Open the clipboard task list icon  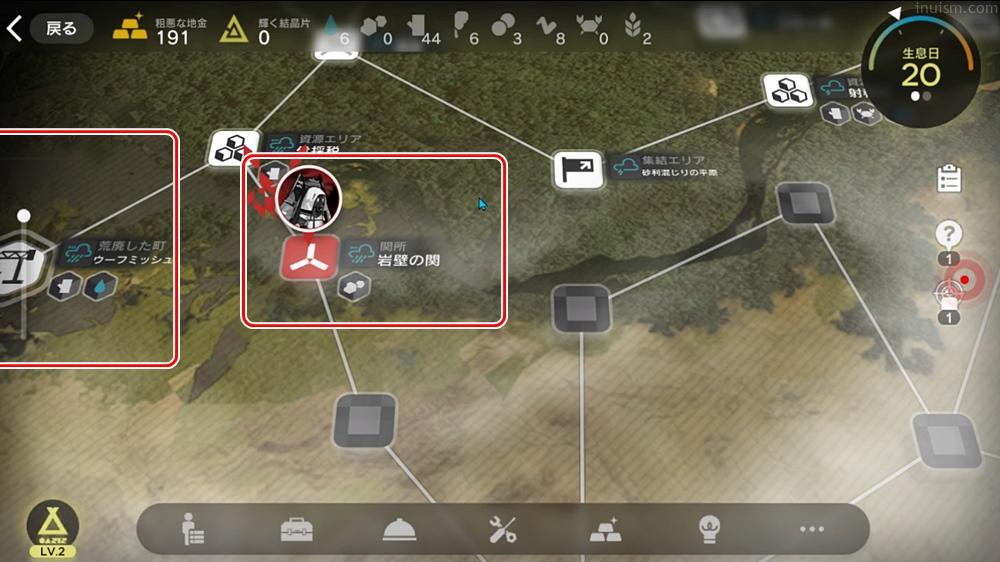pyautogui.click(x=949, y=180)
